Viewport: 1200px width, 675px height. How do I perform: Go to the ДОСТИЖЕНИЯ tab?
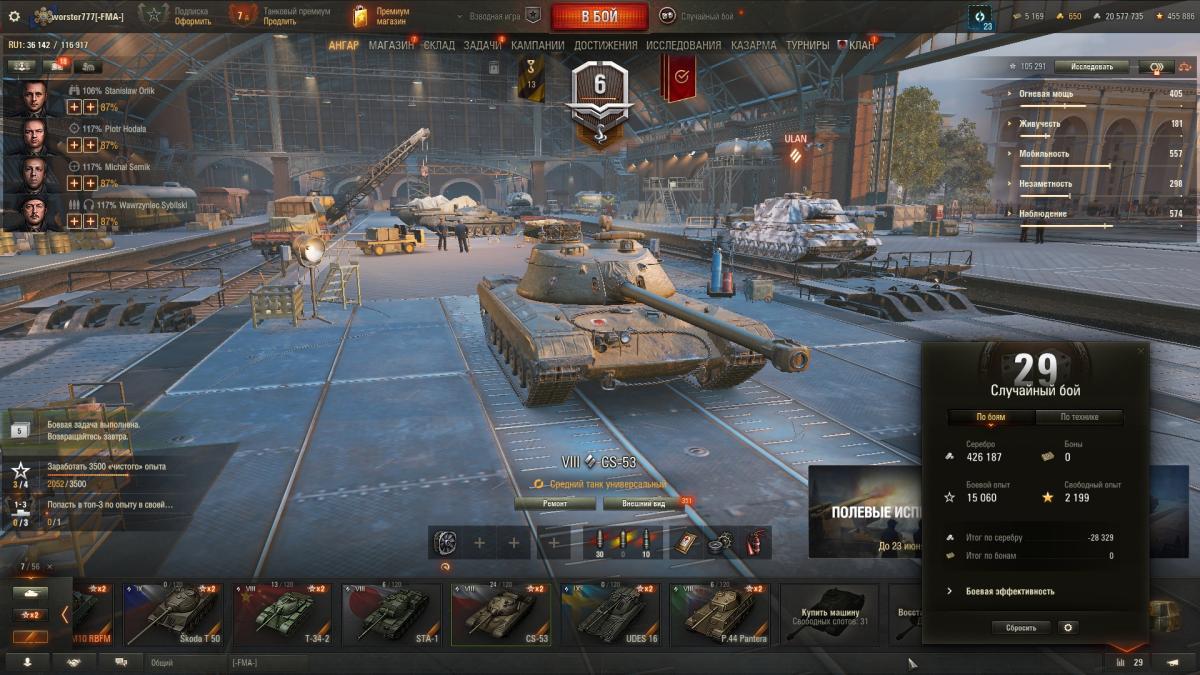pyautogui.click(x=606, y=45)
